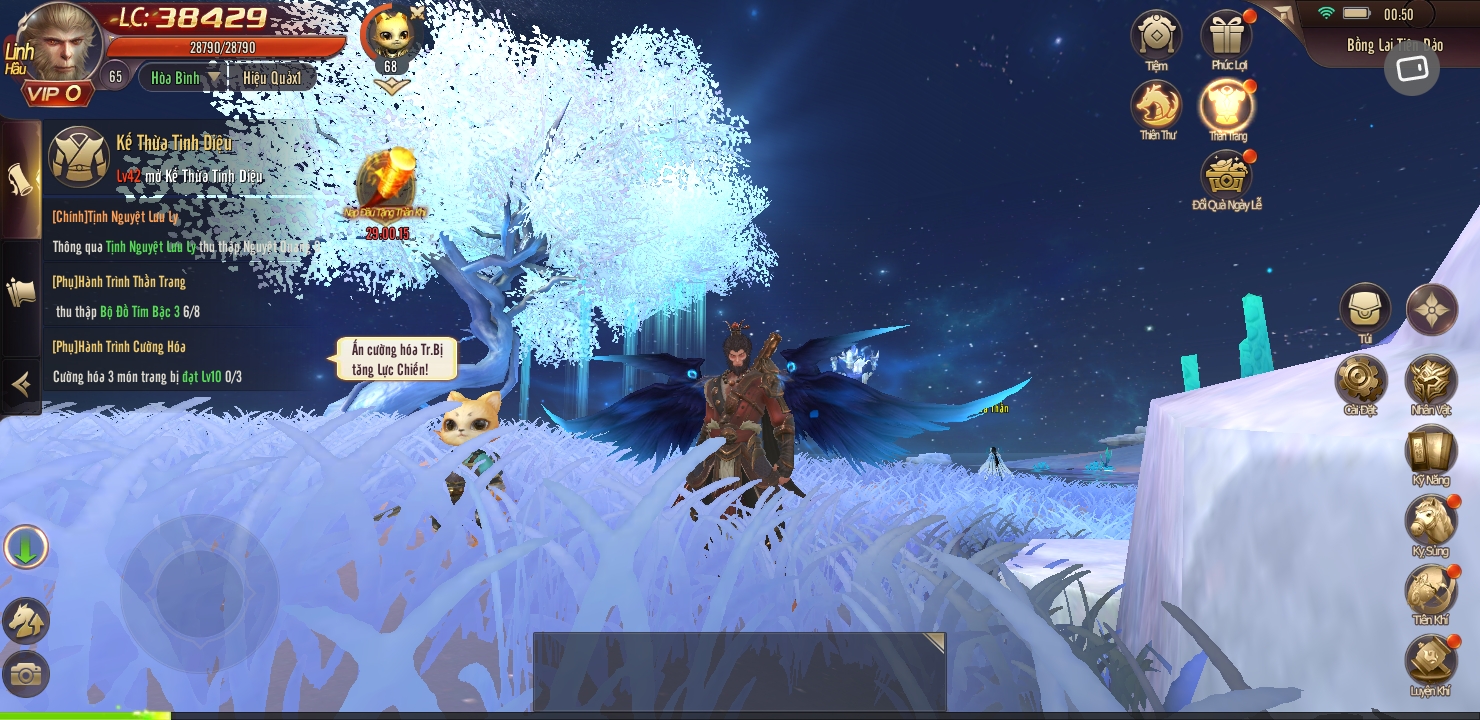Select the Tịnh Nguyệt Lưu Ly main quest
This screenshot has width=1480, height=720.
coord(180,231)
